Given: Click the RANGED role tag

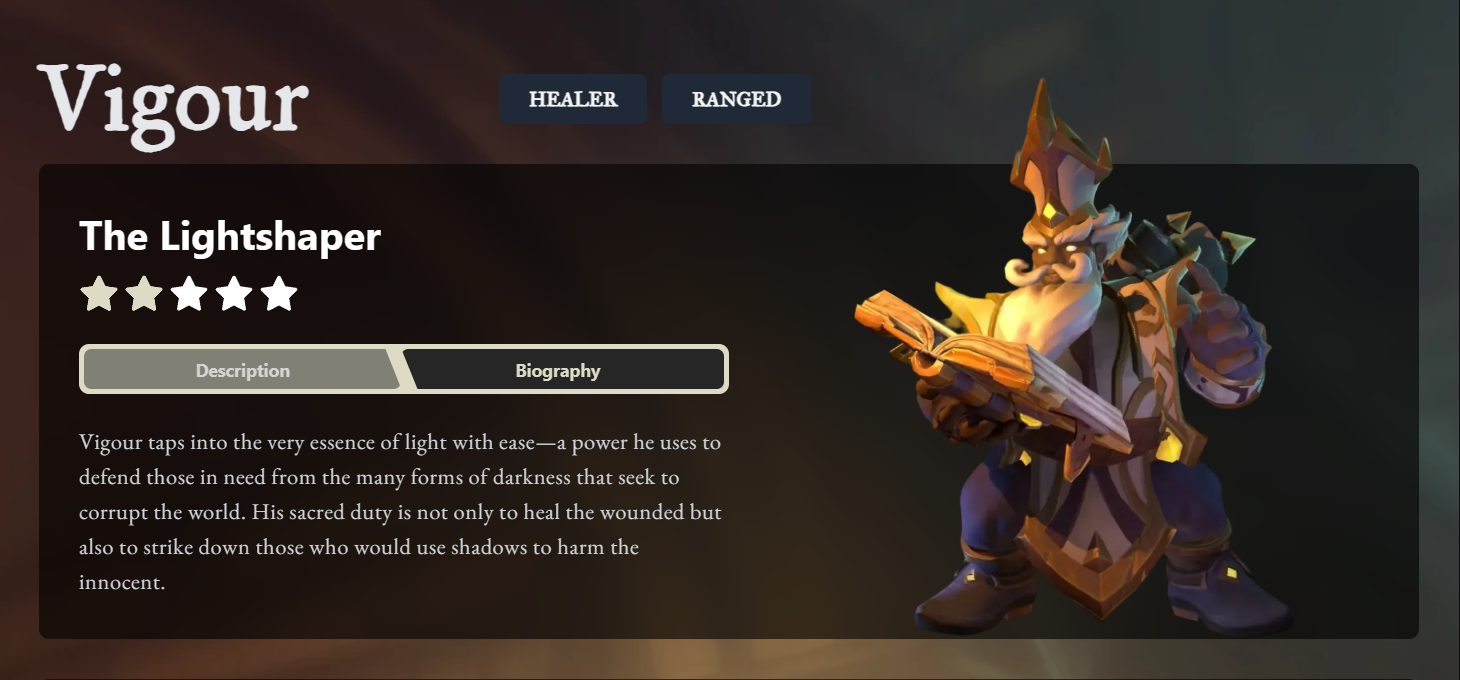Looking at the screenshot, I should click(x=736, y=99).
